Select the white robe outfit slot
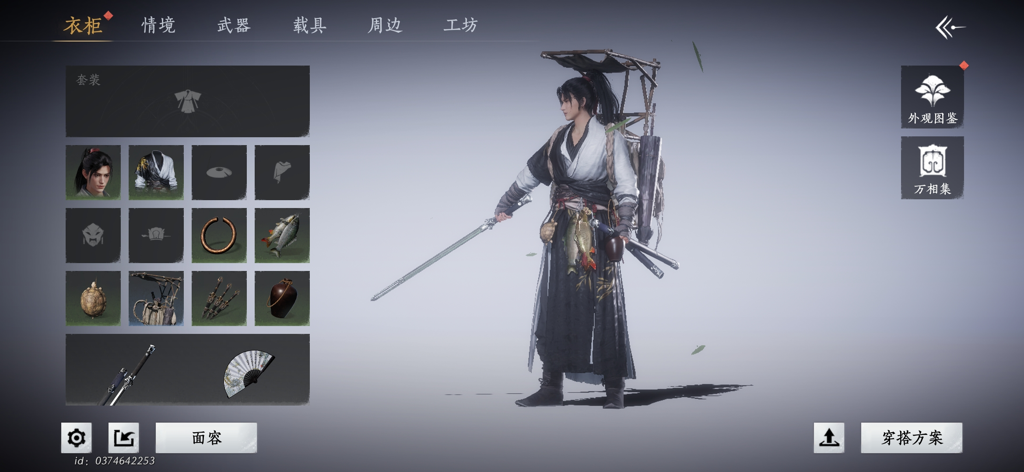The width and height of the screenshot is (1024, 472). 156,172
